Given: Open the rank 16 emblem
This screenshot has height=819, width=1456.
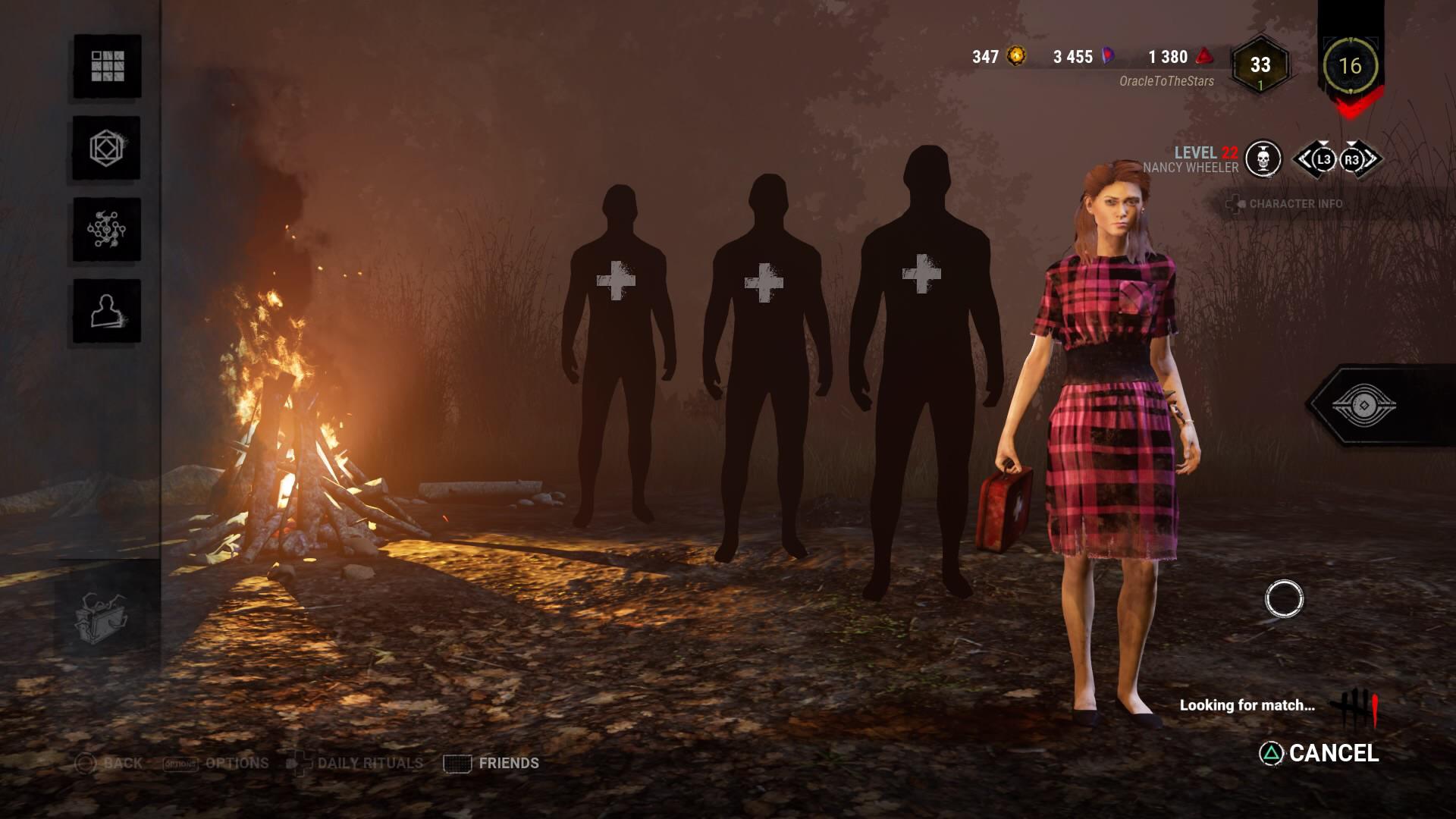Looking at the screenshot, I should click(x=1350, y=66).
